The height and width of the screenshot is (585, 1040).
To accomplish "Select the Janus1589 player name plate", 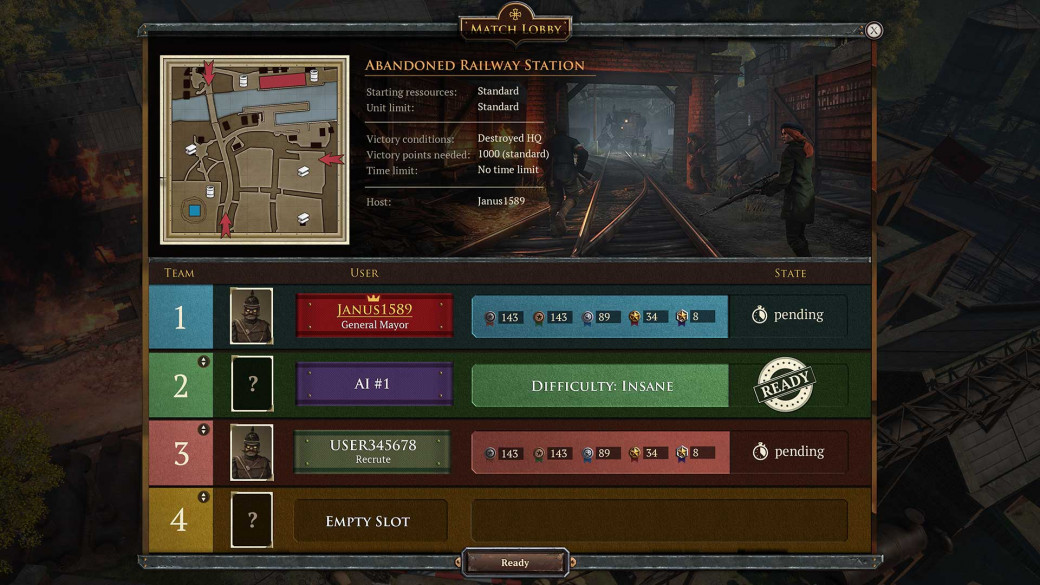I will point(375,316).
